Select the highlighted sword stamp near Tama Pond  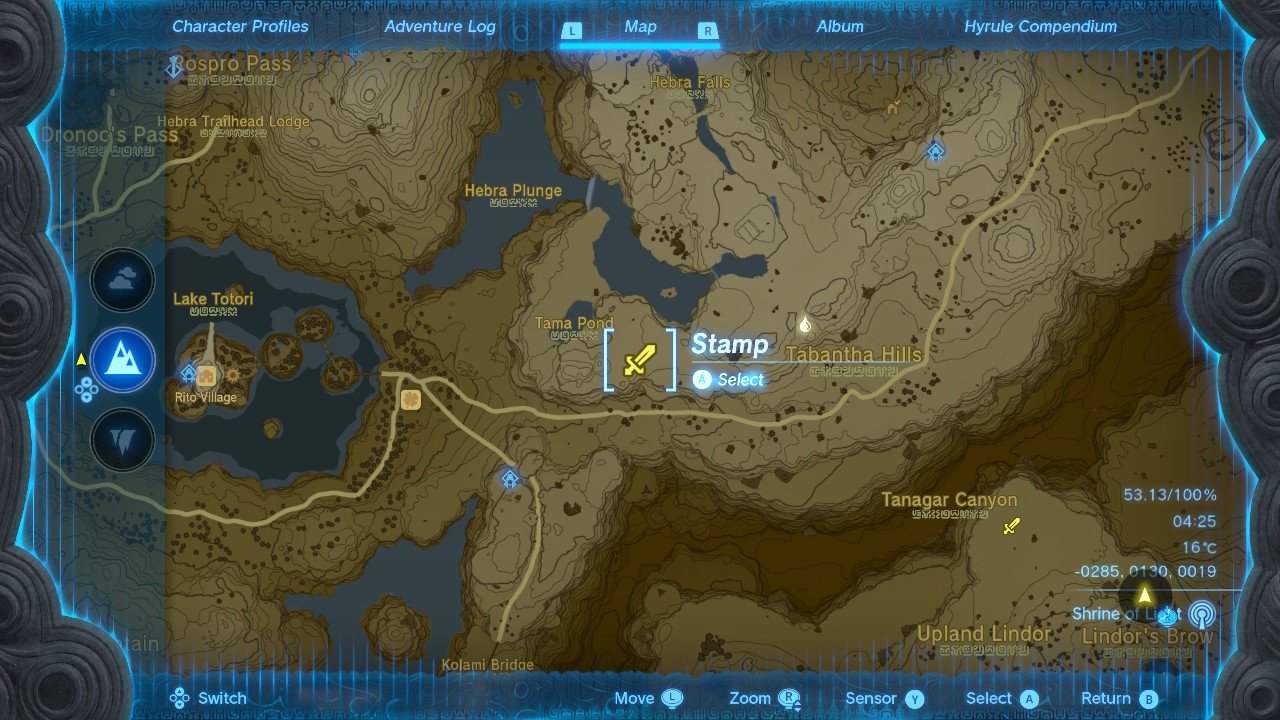point(640,360)
